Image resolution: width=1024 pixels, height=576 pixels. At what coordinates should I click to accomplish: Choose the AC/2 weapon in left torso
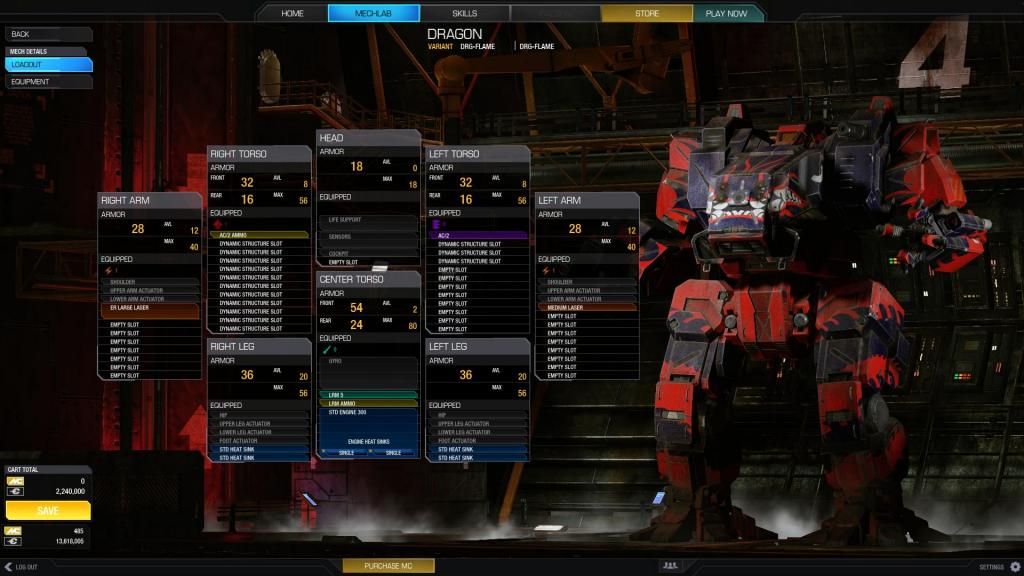tap(477, 235)
